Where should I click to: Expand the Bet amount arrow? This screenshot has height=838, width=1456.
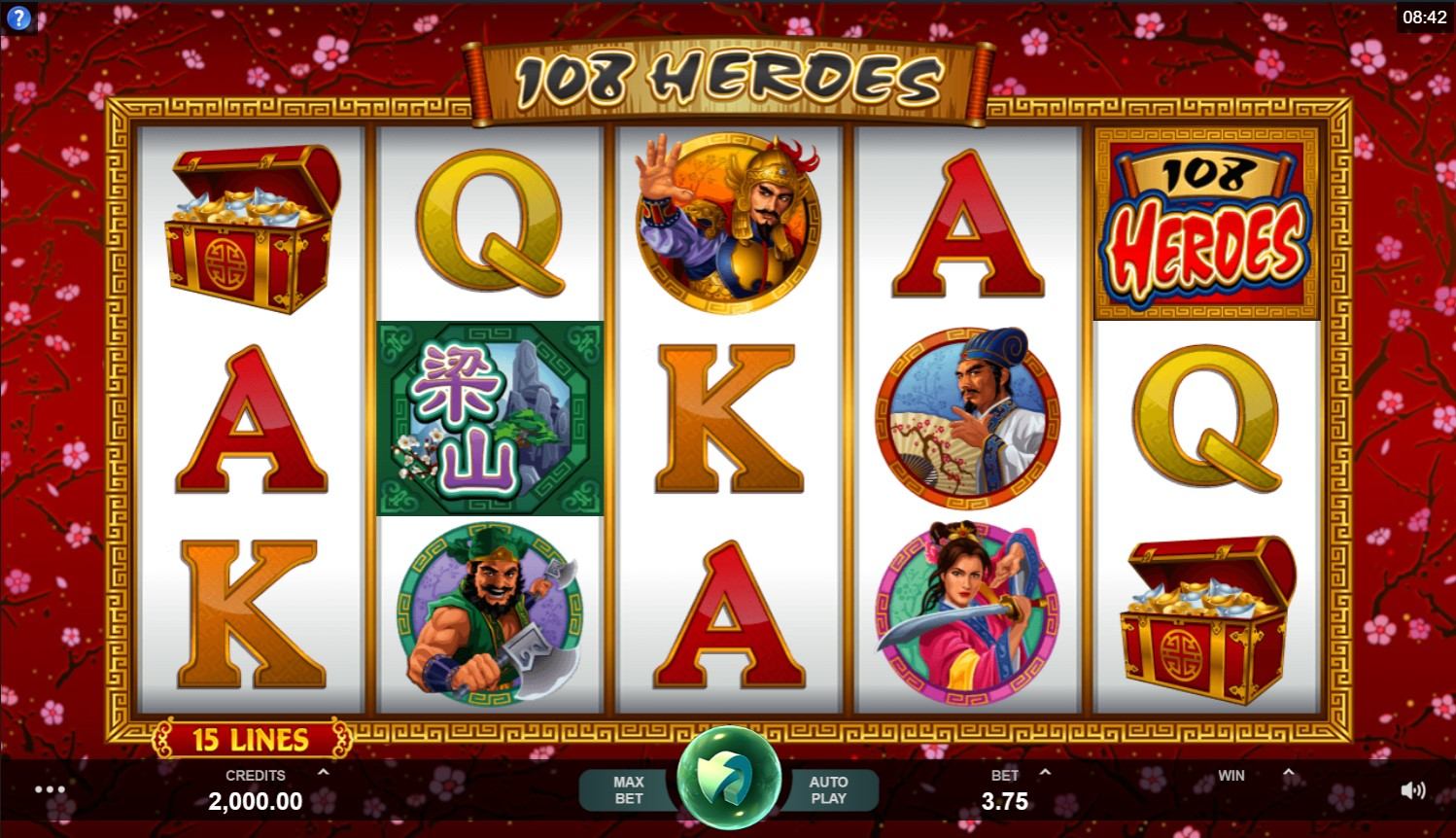(x=1045, y=773)
